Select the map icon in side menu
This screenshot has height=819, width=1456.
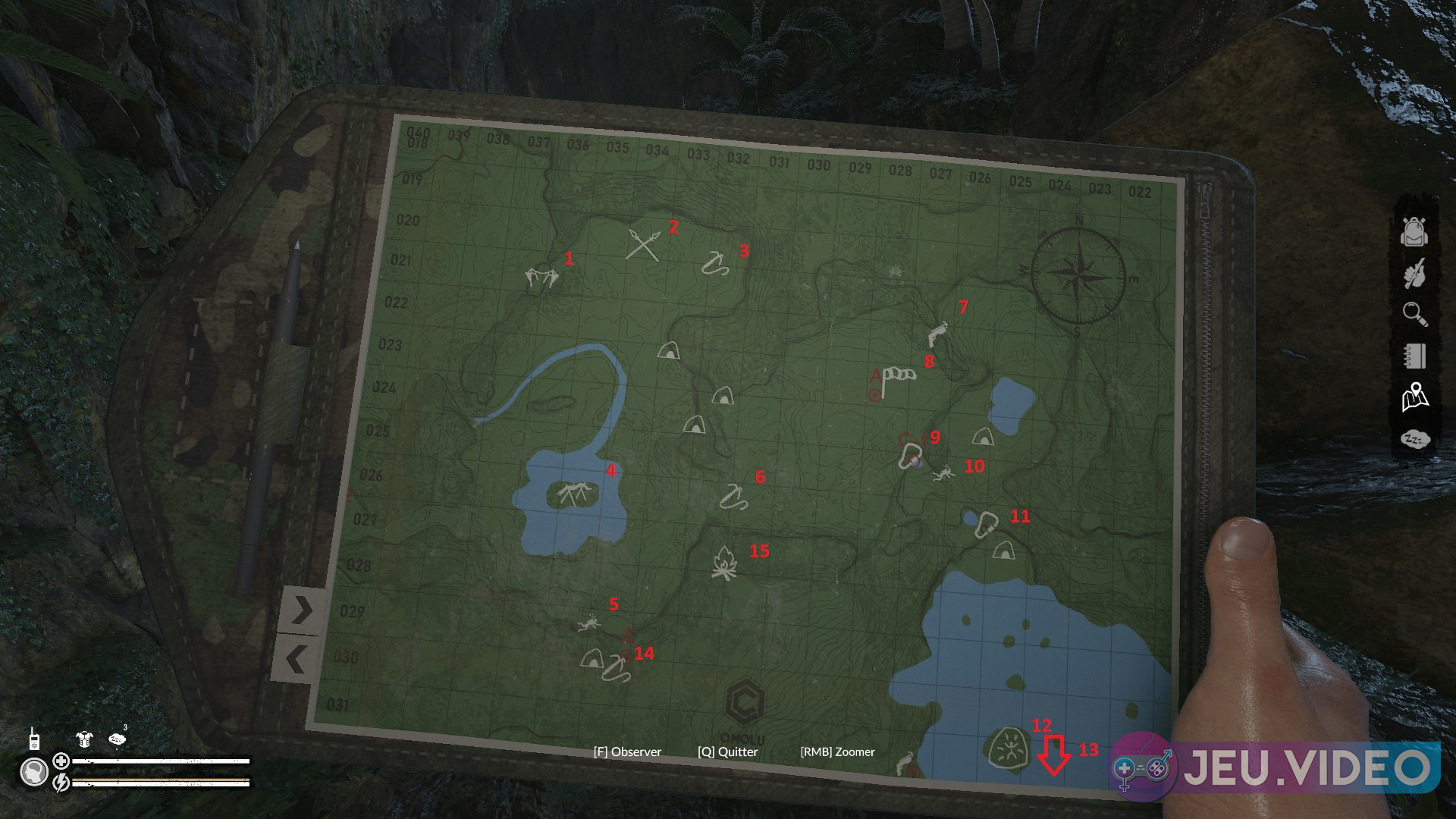click(1415, 397)
